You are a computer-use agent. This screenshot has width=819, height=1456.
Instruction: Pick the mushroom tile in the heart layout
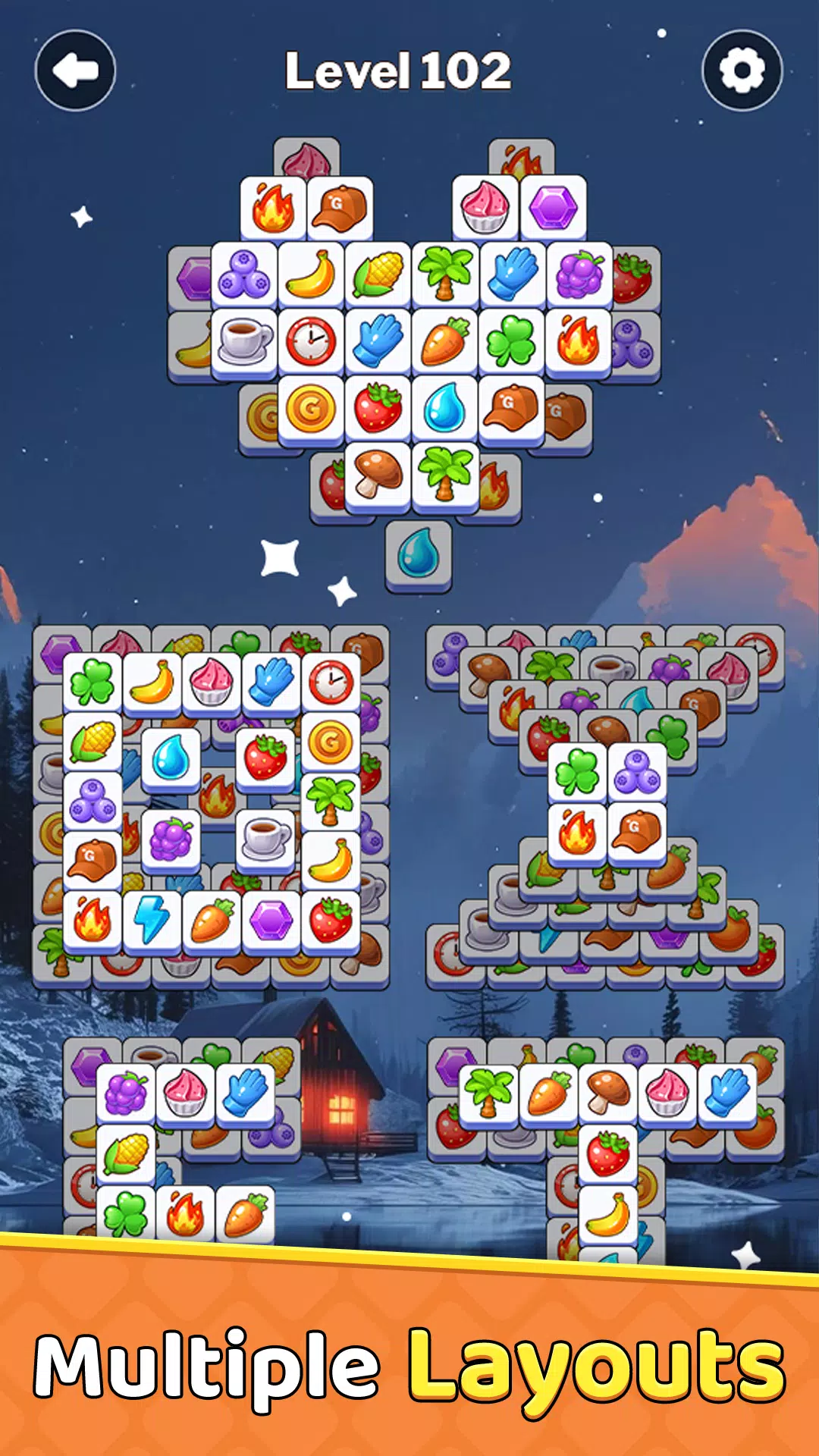tap(378, 474)
